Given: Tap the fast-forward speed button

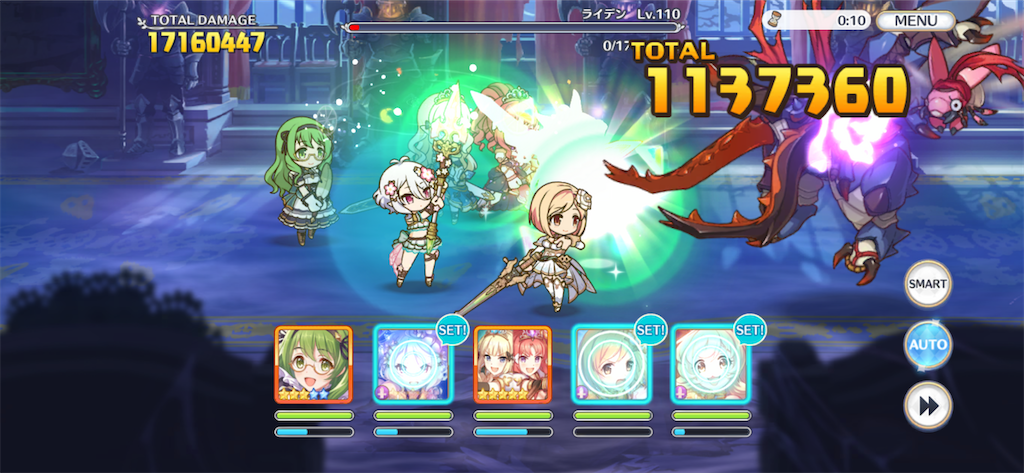Looking at the screenshot, I should [x=927, y=405].
